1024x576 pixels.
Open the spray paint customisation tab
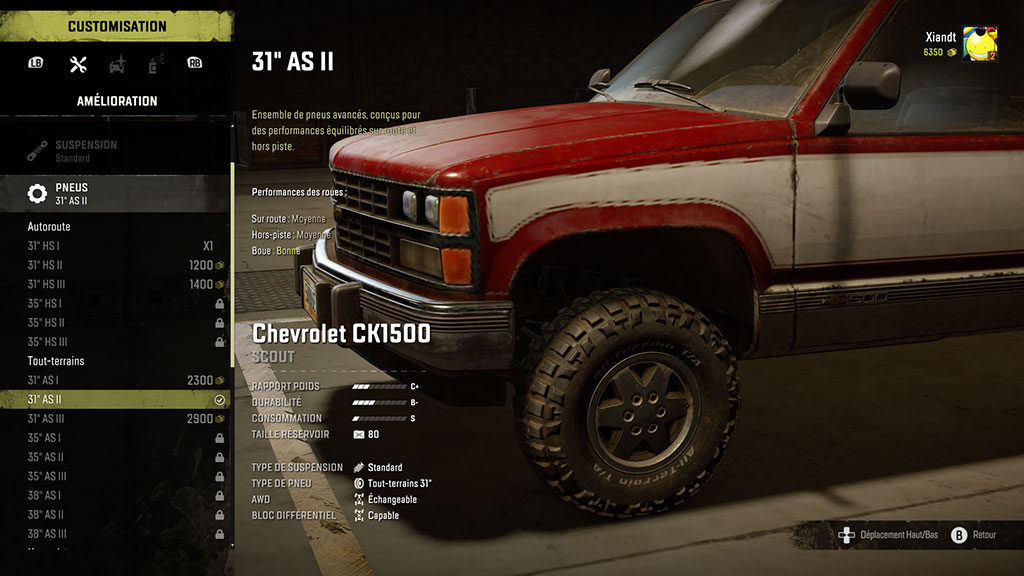156,64
